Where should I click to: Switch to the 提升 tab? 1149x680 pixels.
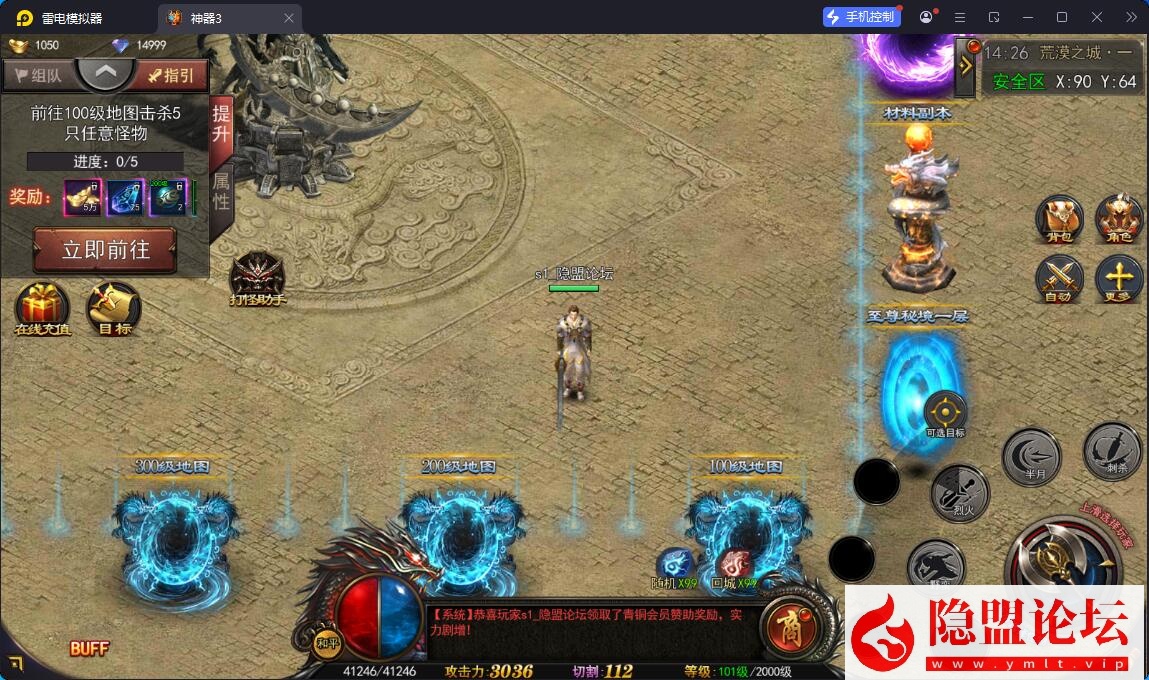coord(221,125)
